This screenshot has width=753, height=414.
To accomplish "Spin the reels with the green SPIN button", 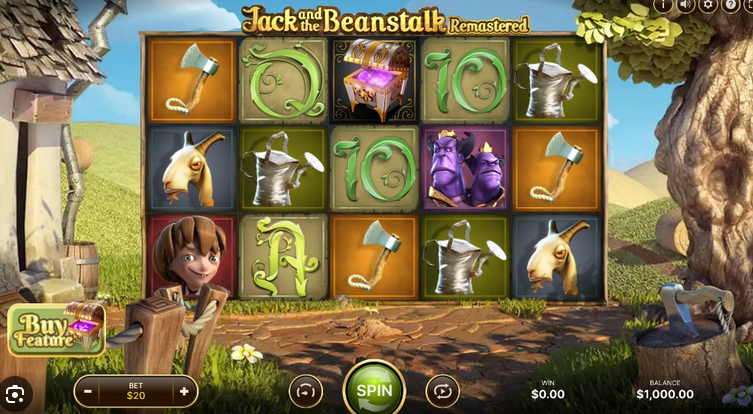I will (374, 390).
